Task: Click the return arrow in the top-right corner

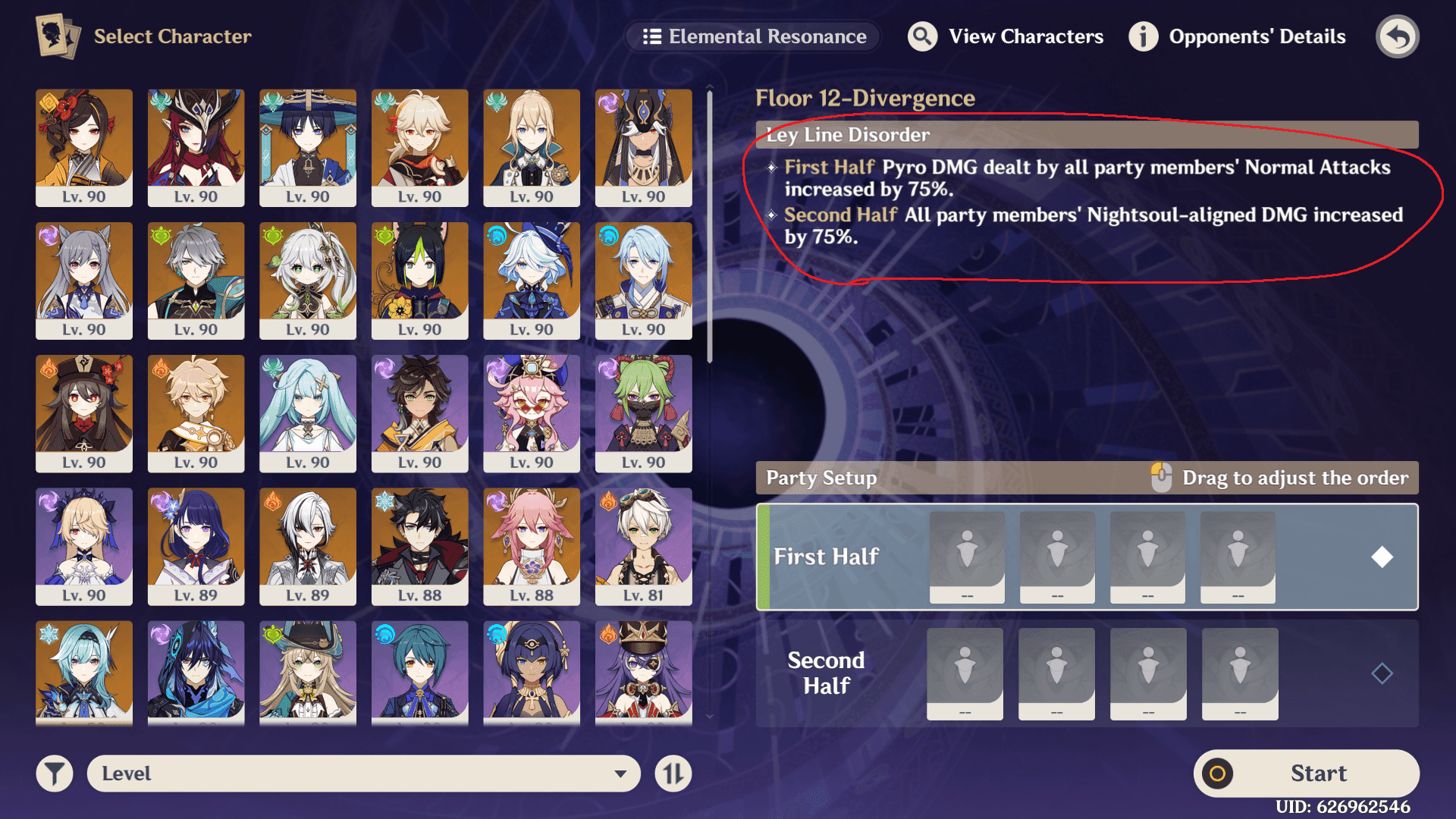Action: [1398, 36]
